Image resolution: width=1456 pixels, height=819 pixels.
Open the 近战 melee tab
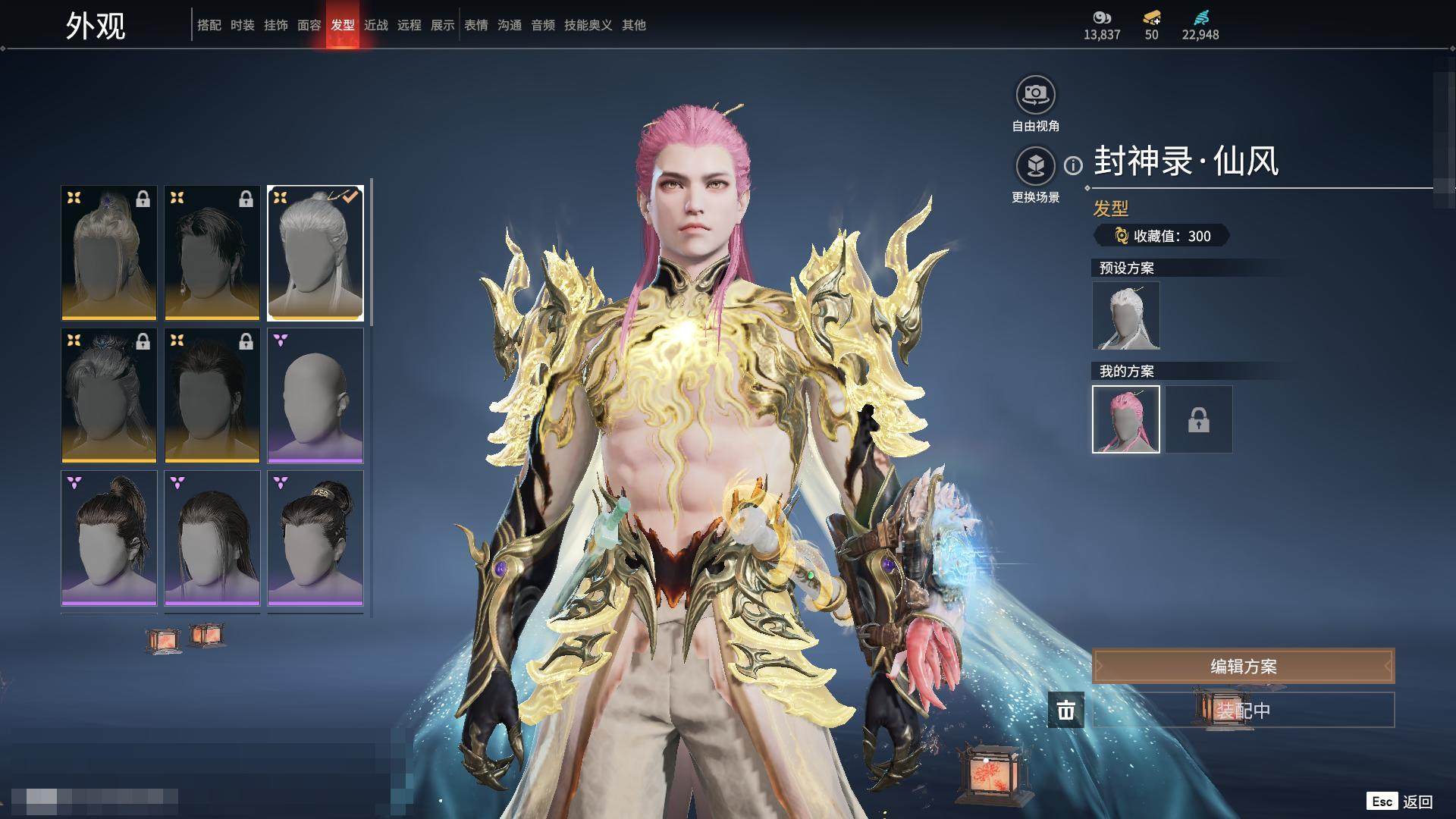[x=375, y=25]
